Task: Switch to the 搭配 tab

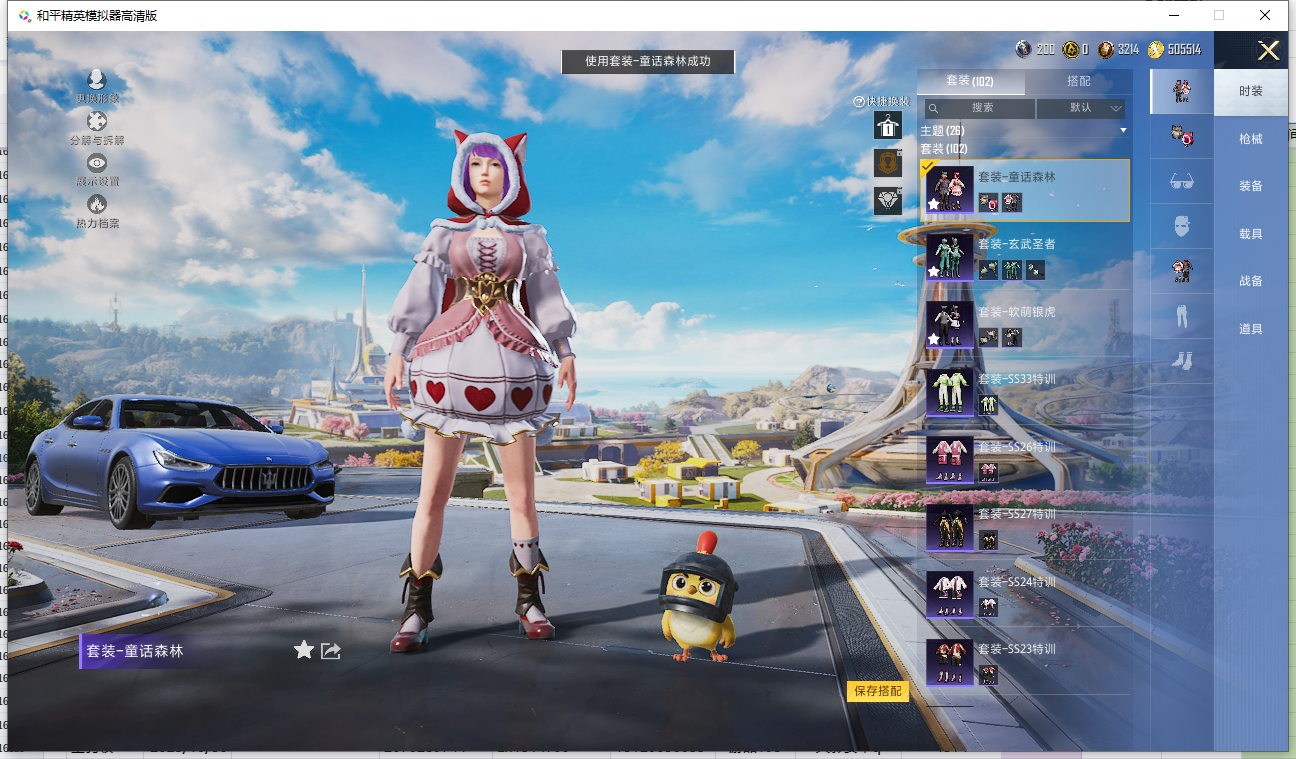Action: coord(1078,81)
